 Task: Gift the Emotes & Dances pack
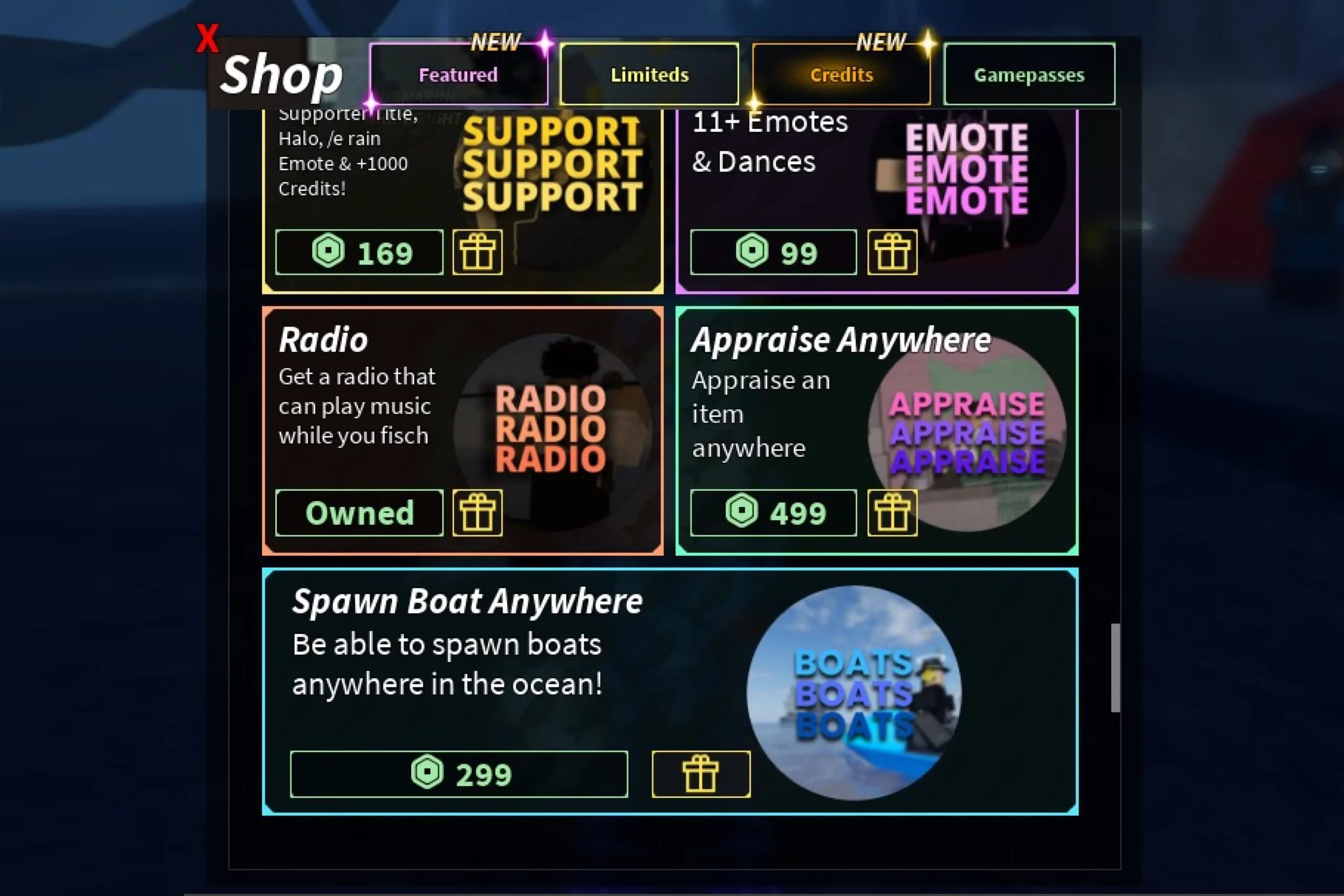(x=892, y=252)
